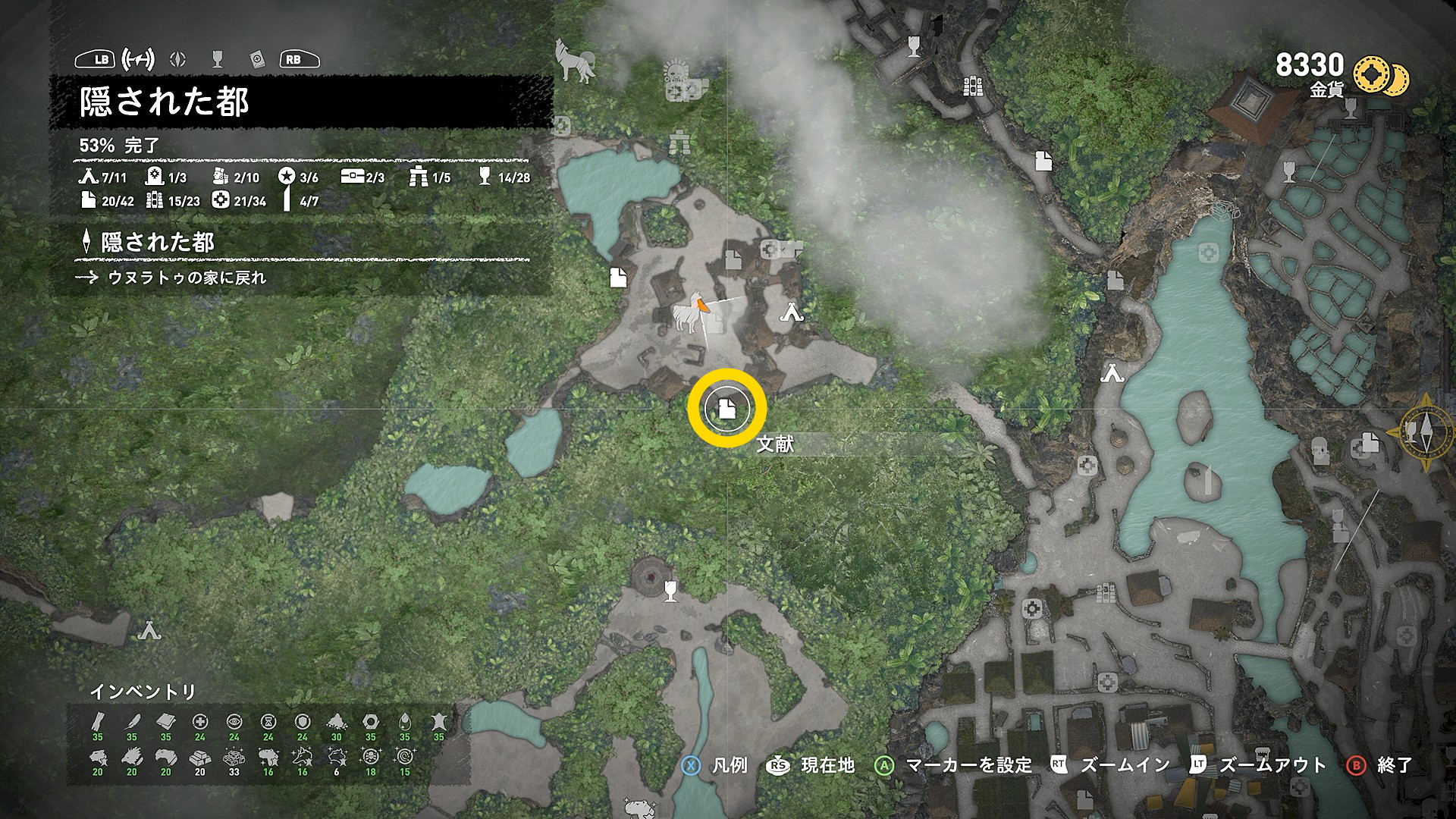This screenshot has width=1456, height=819.
Task: Pick the base camp tent beside the llama
Action: tap(792, 312)
